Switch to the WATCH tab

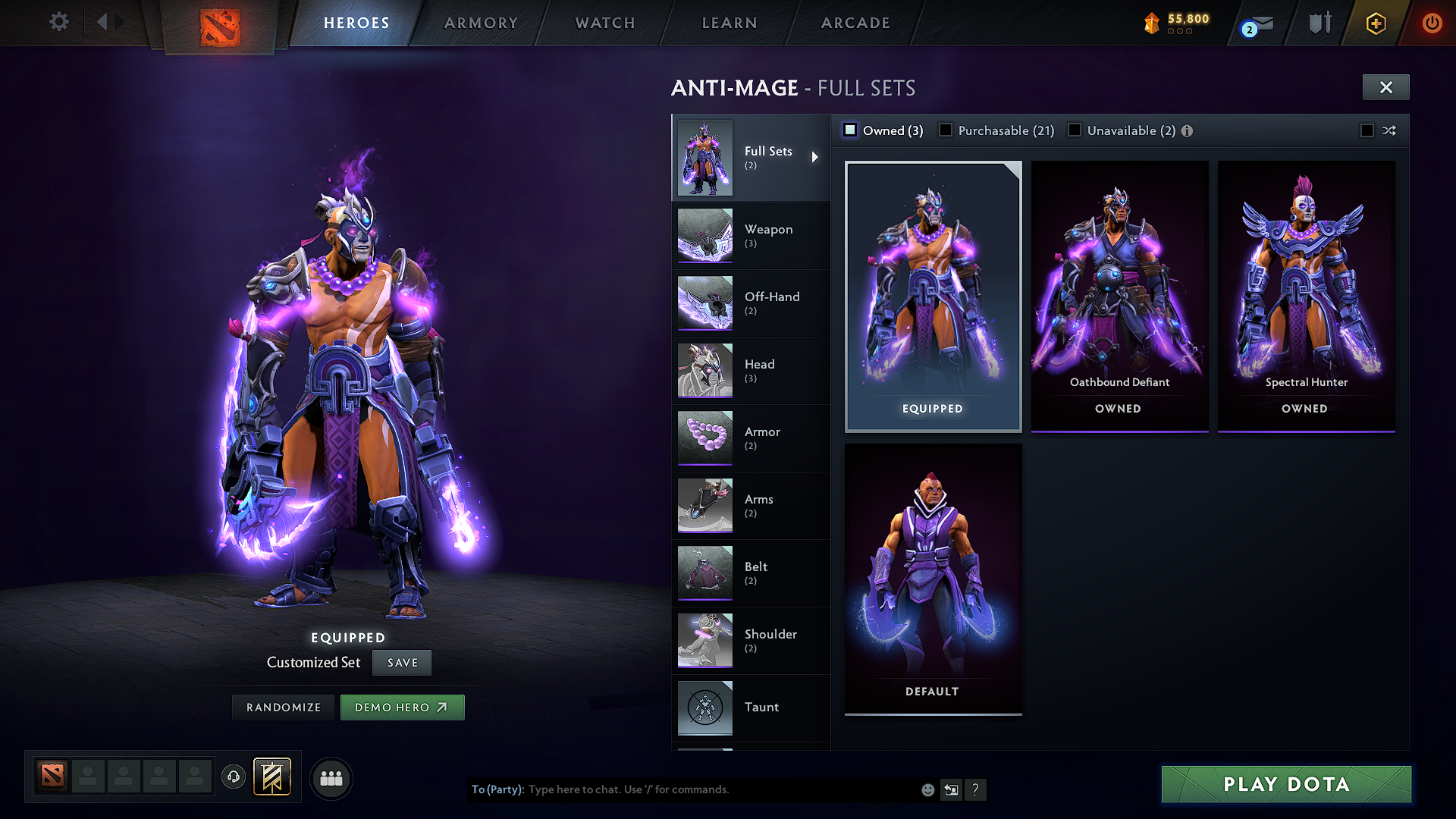604,23
